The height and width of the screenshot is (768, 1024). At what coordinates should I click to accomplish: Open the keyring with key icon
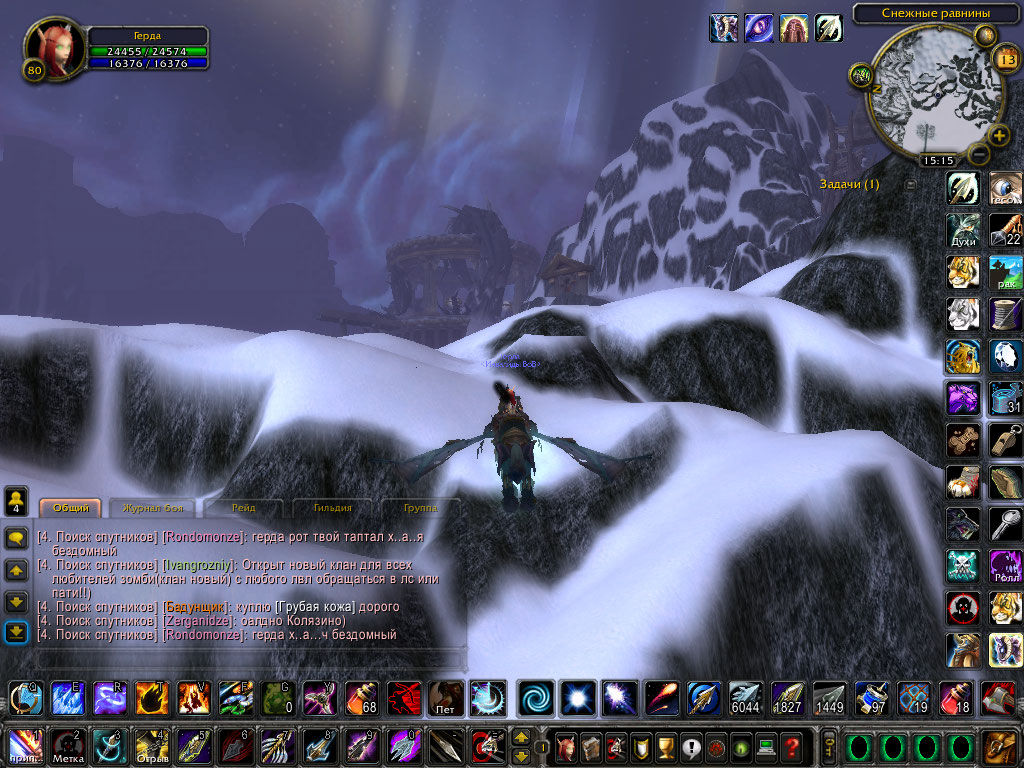827,746
